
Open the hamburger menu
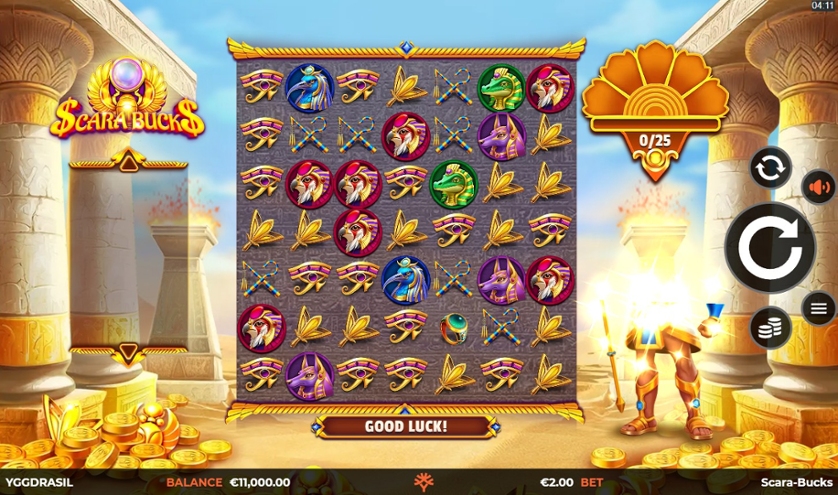coord(818,308)
